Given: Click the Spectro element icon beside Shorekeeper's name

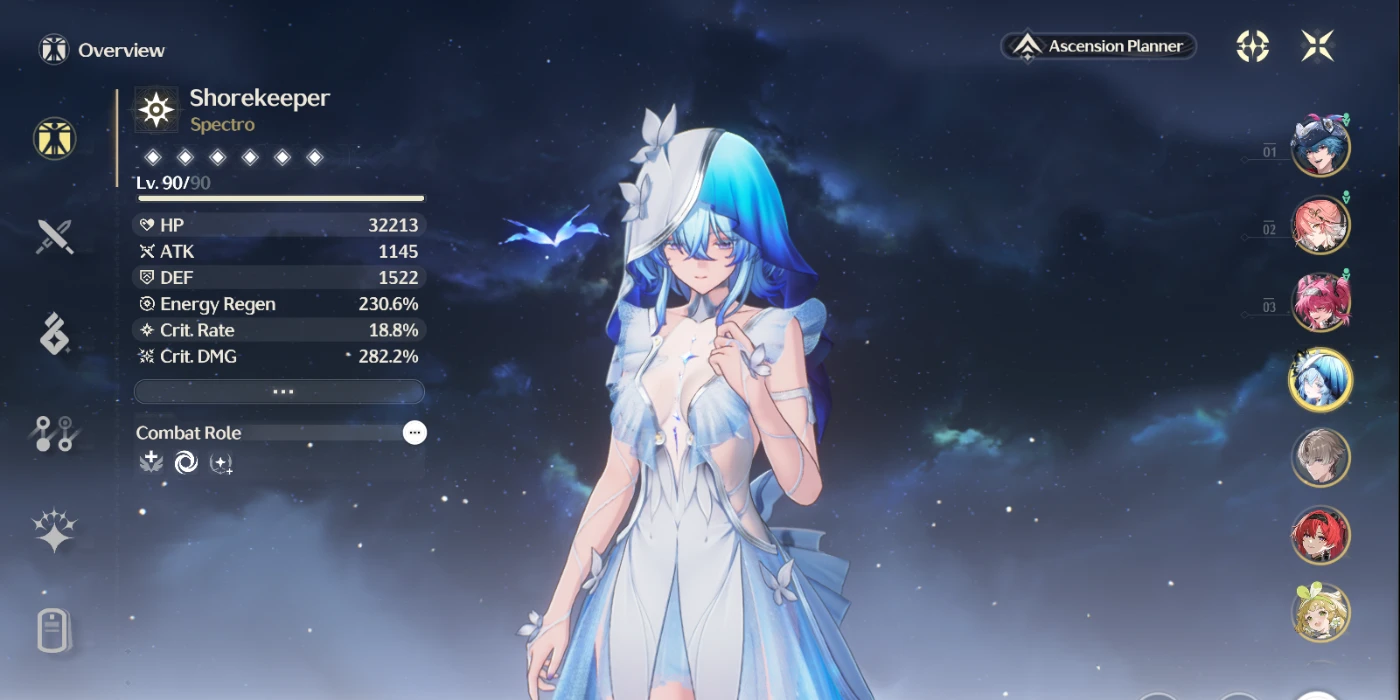Looking at the screenshot, I should click(x=157, y=110).
